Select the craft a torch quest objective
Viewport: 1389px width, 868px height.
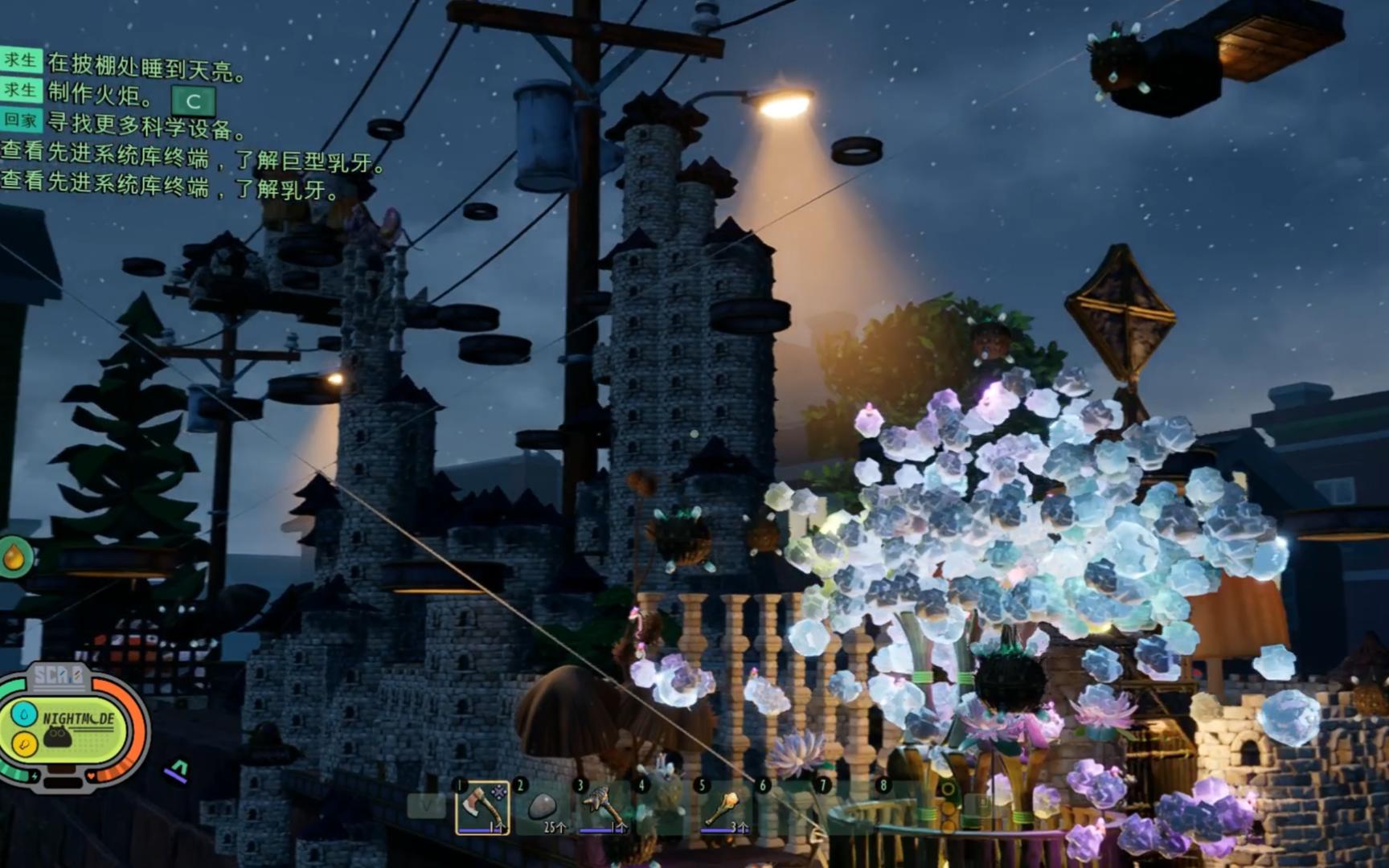tap(100, 95)
